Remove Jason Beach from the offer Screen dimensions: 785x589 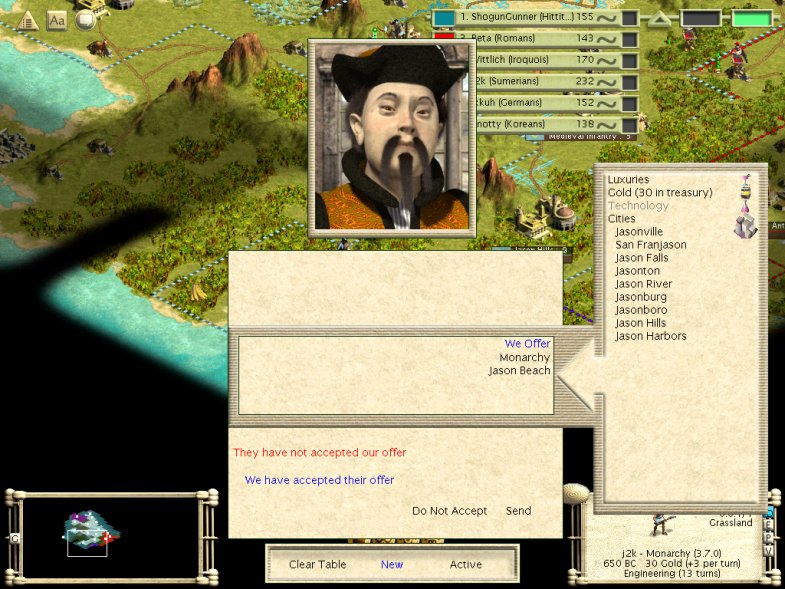click(x=519, y=371)
